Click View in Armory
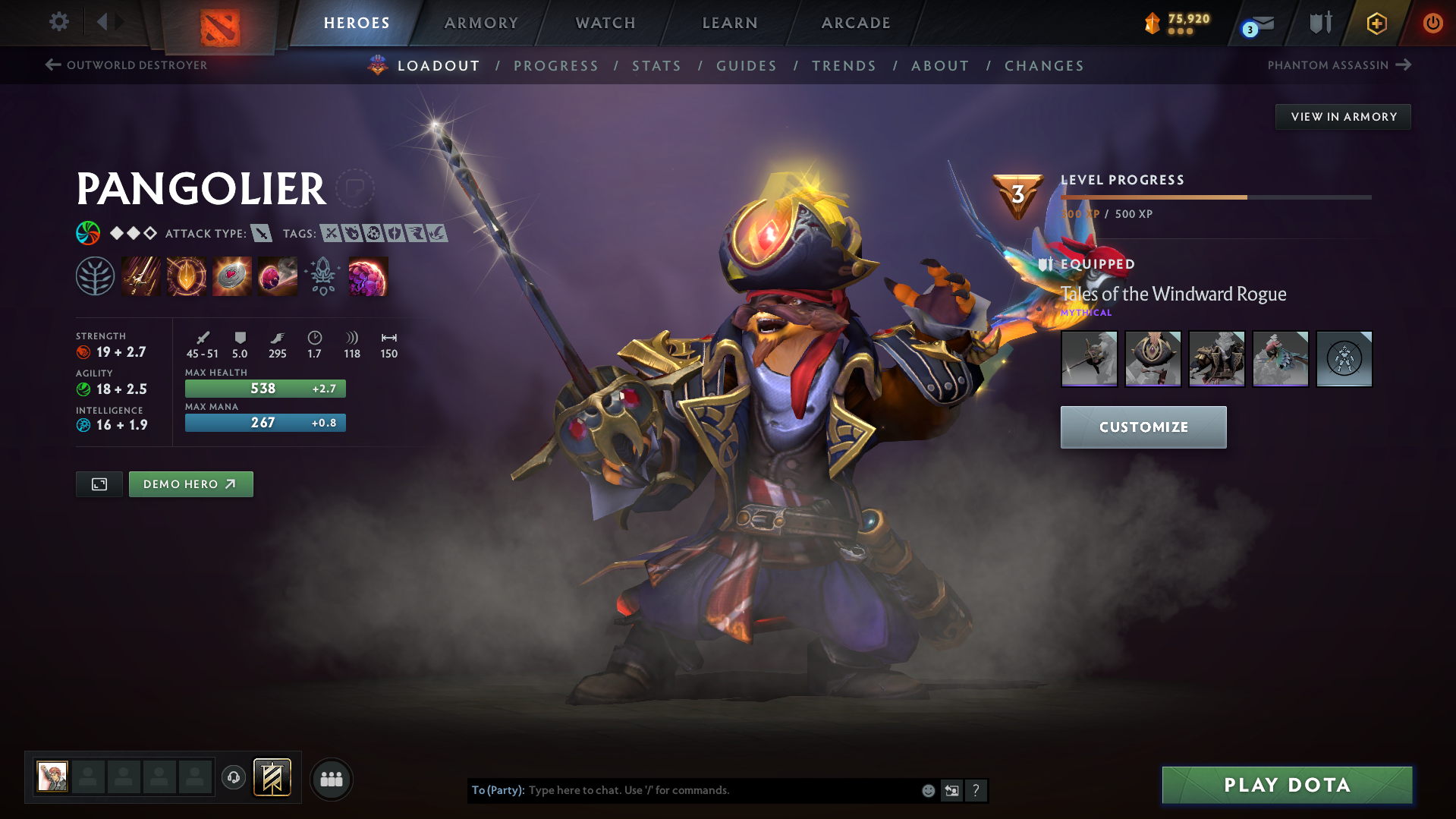 (1342, 116)
